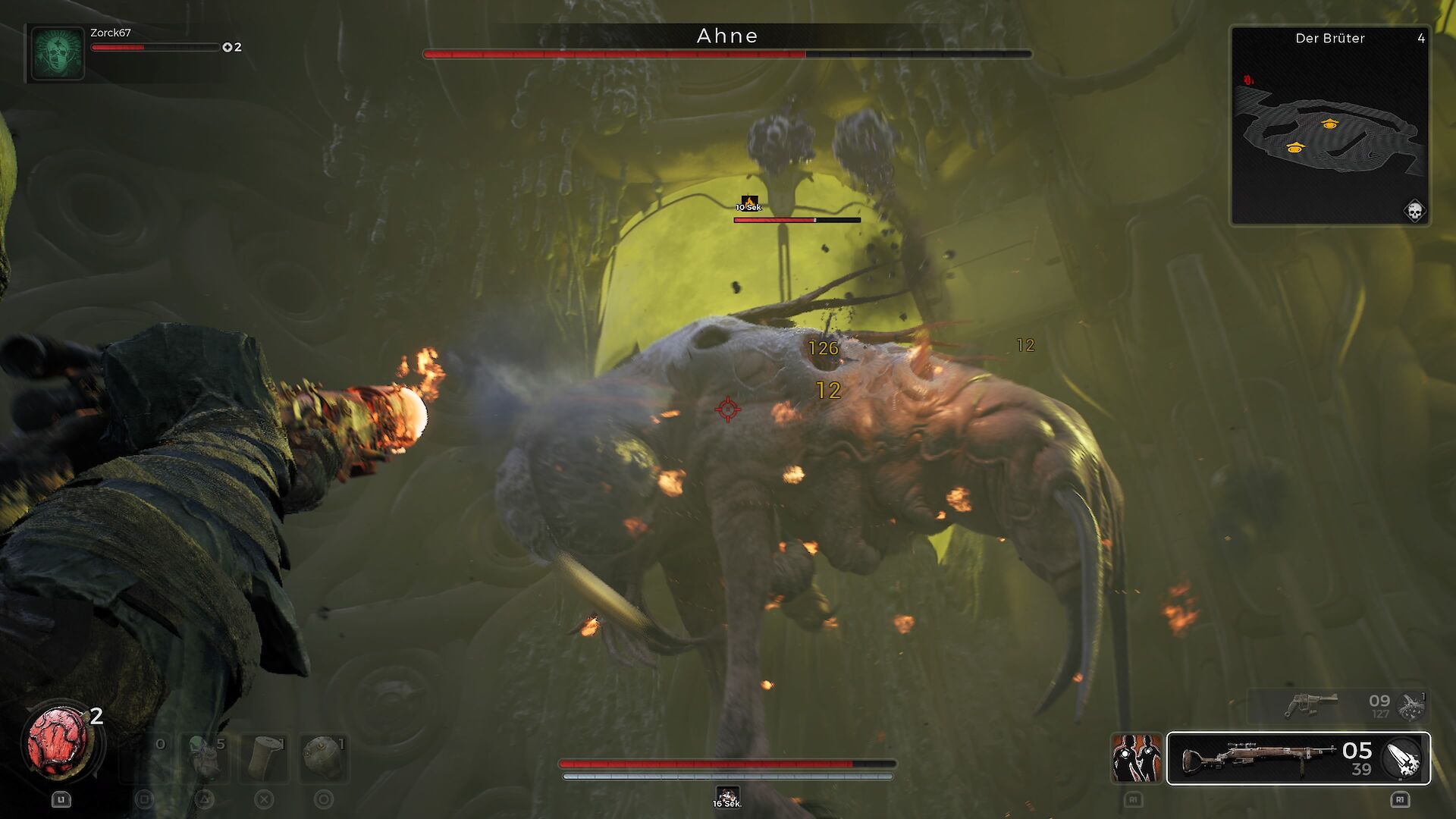Click the burning status icon above the enemy
Screen dimensions: 1456x819
pyautogui.click(x=749, y=202)
